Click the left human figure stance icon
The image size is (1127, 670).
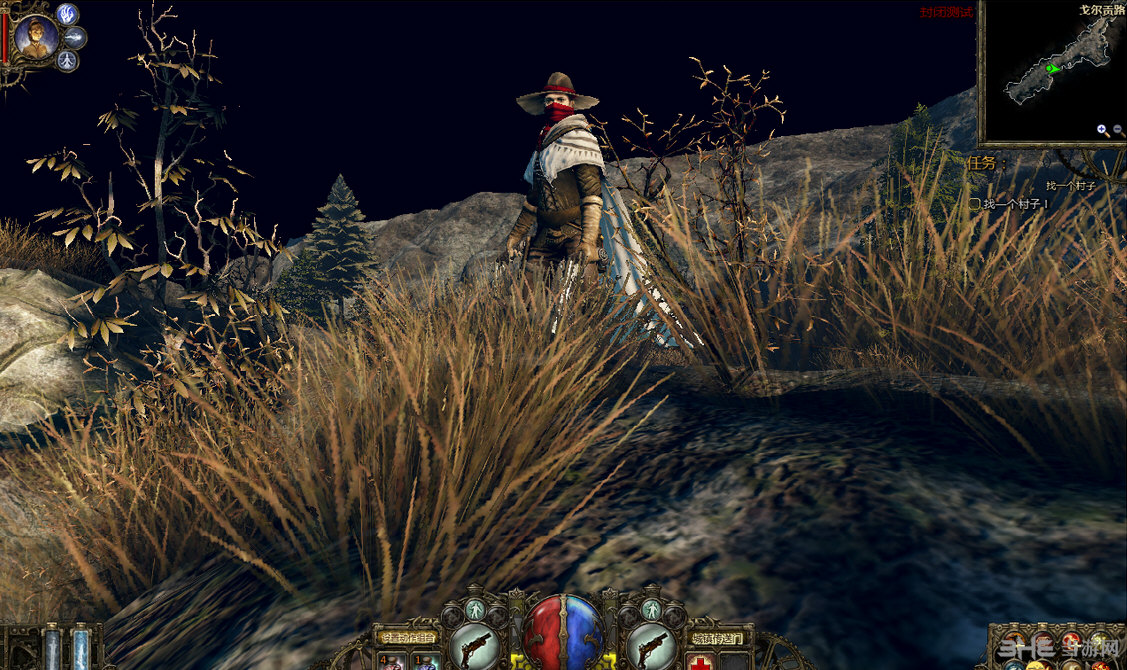tap(474, 609)
